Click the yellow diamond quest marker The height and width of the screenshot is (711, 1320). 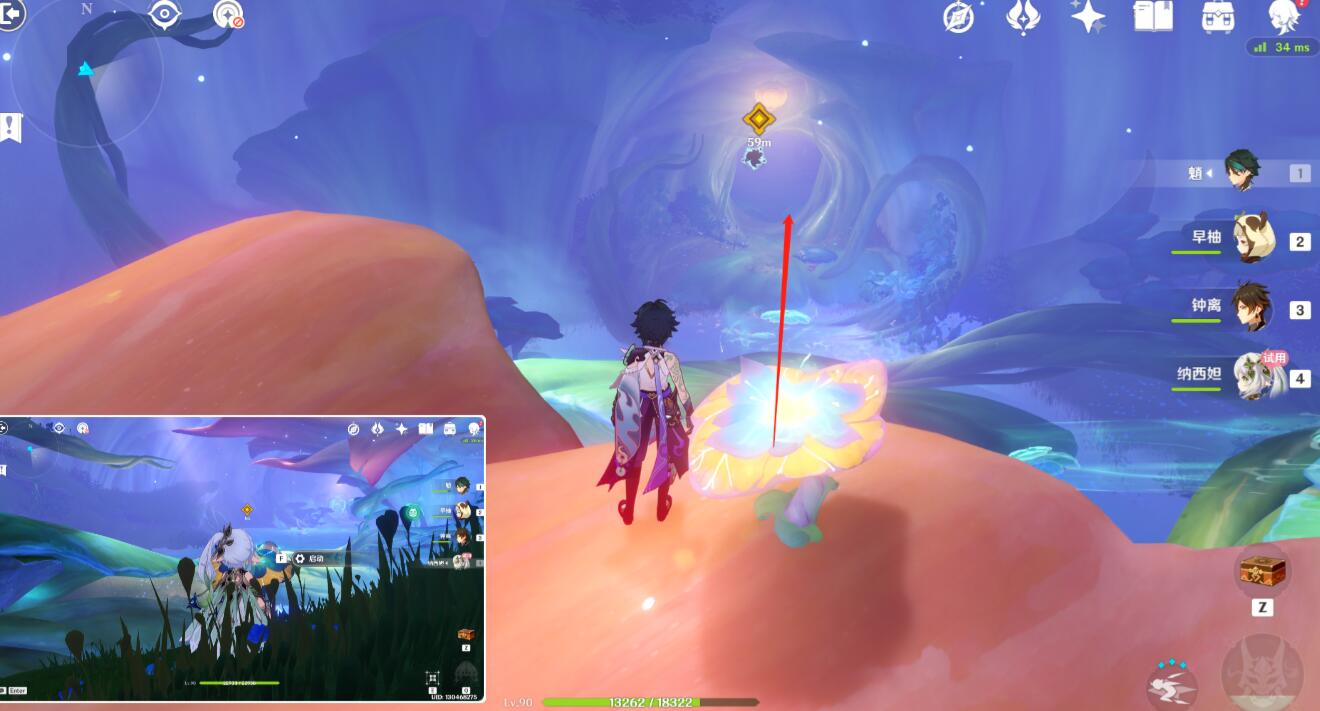point(759,119)
